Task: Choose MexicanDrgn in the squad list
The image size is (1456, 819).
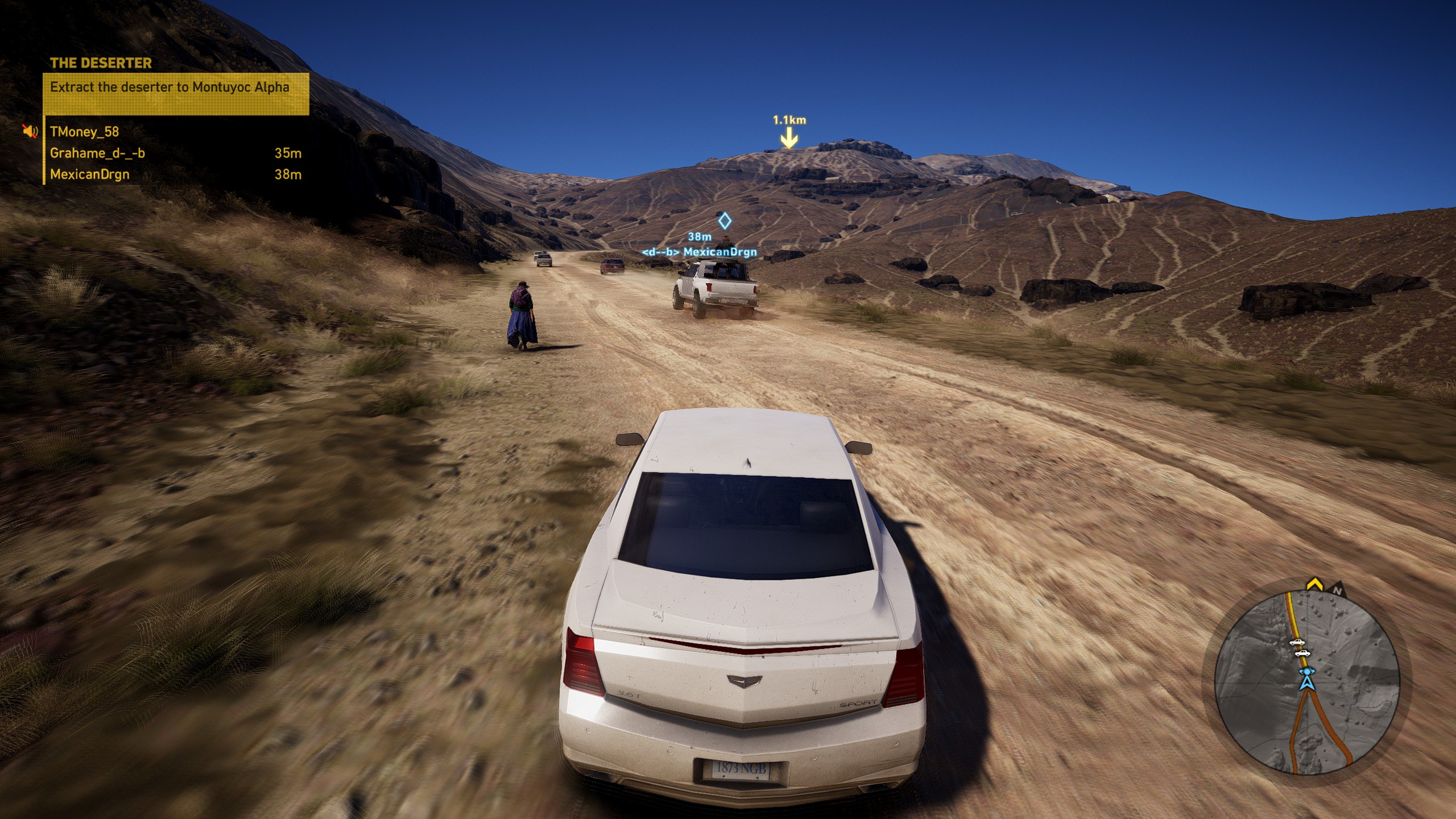Action: 175,175
